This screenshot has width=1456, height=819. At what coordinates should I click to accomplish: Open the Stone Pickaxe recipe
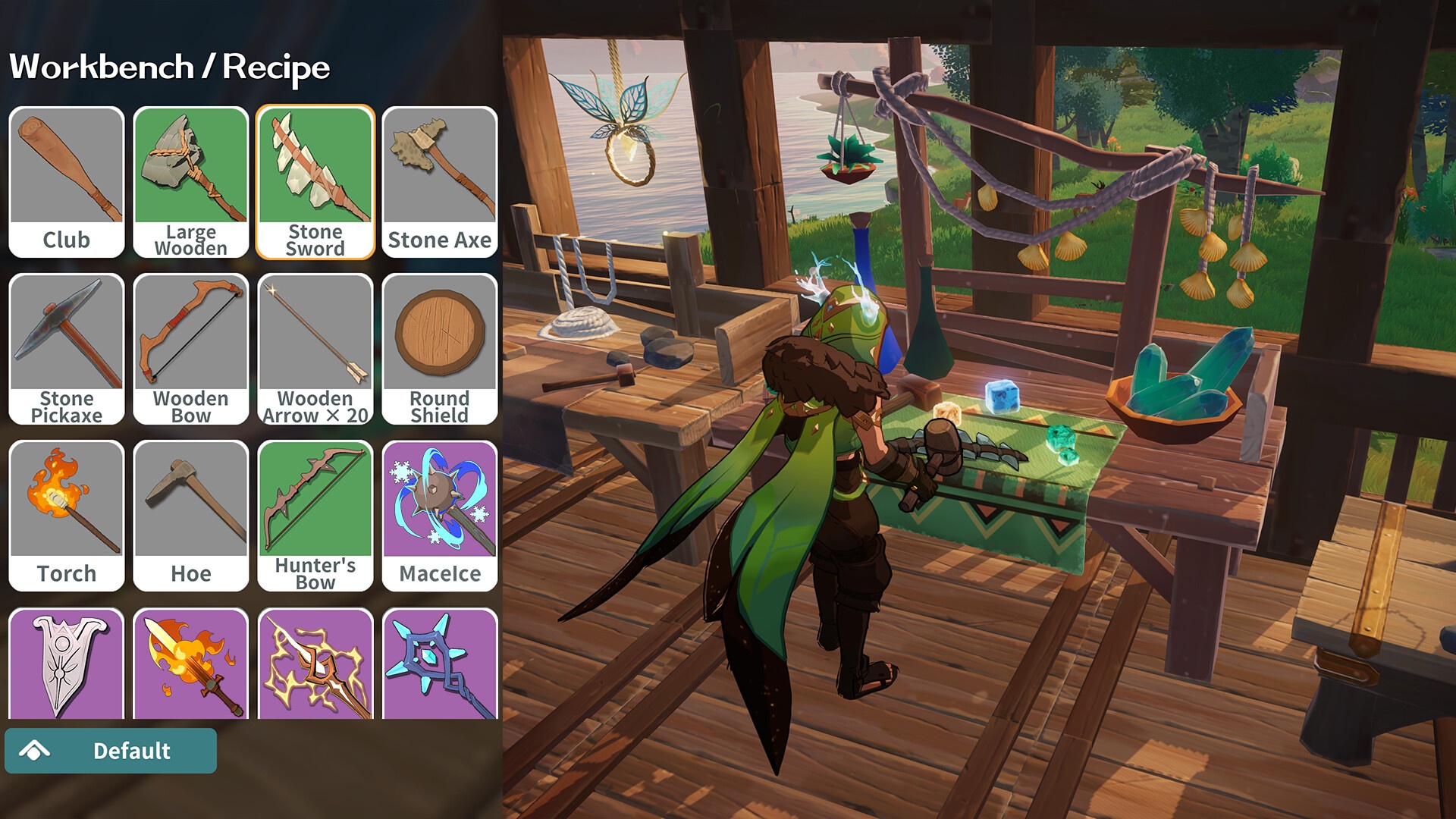click(x=67, y=349)
